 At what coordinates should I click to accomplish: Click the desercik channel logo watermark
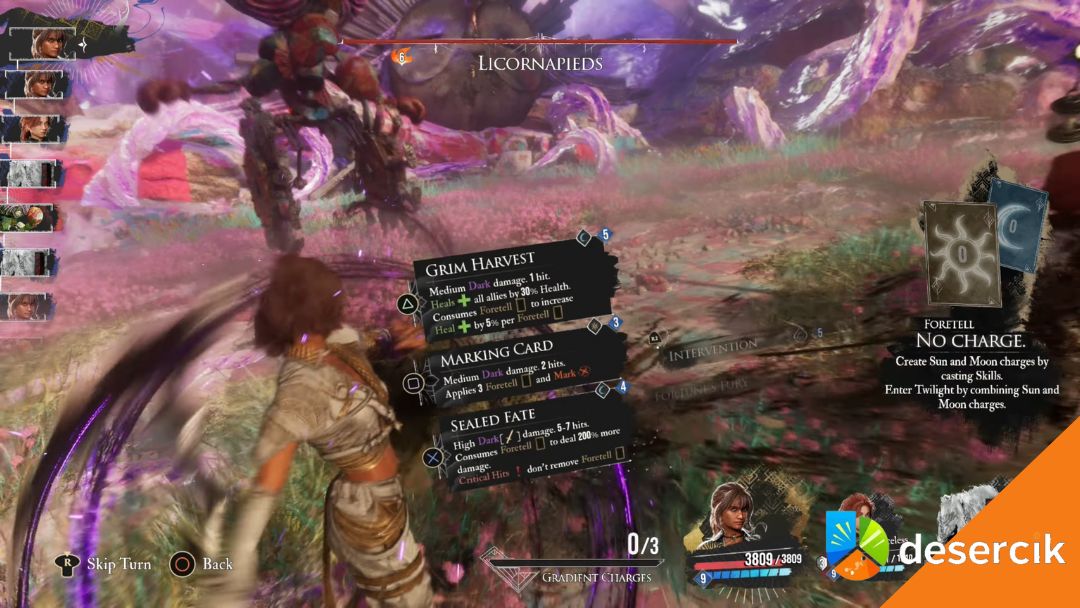click(x=946, y=550)
